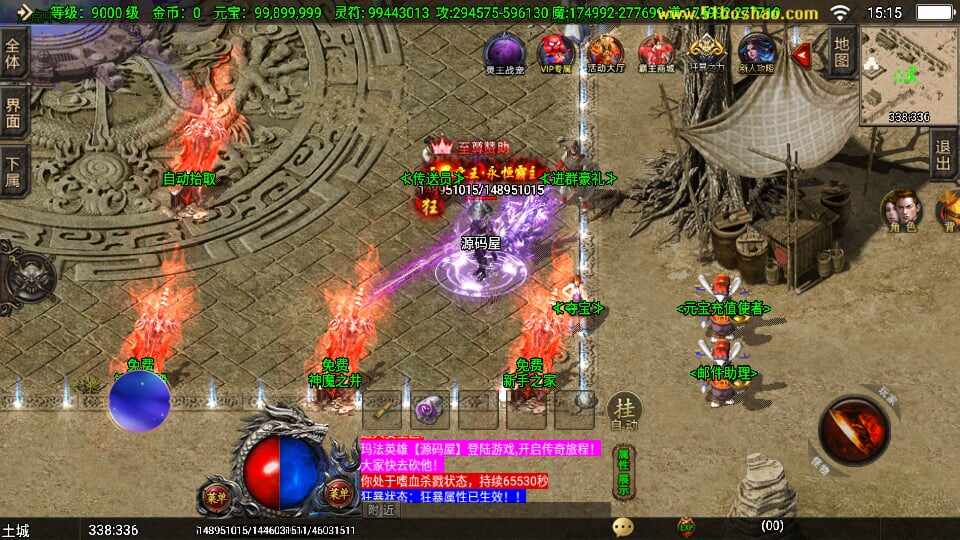The height and width of the screenshot is (540, 960).
Task: Select the 下属 side tab
Action: click(13, 170)
